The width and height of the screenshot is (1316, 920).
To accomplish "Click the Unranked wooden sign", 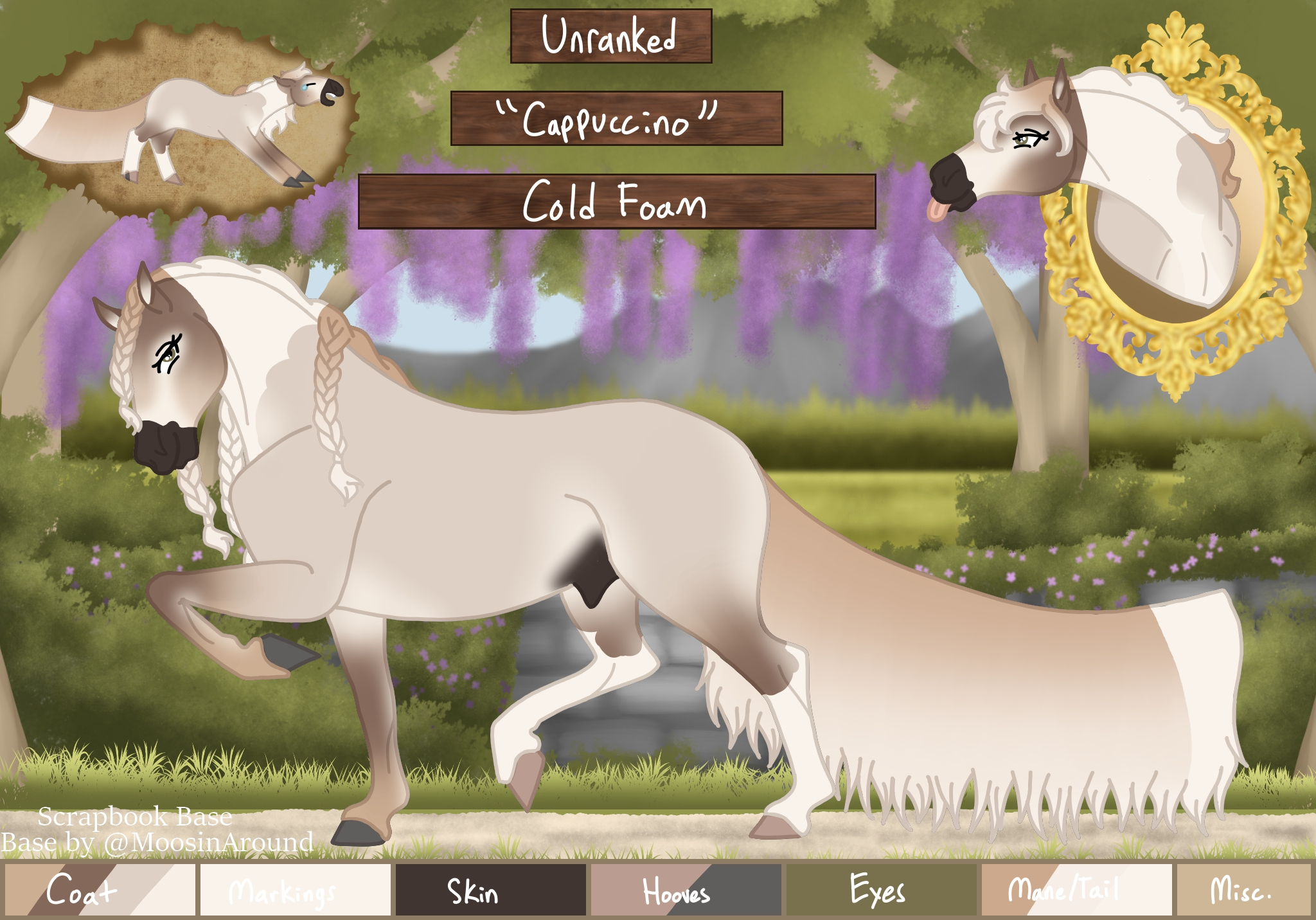I will coord(610,36).
